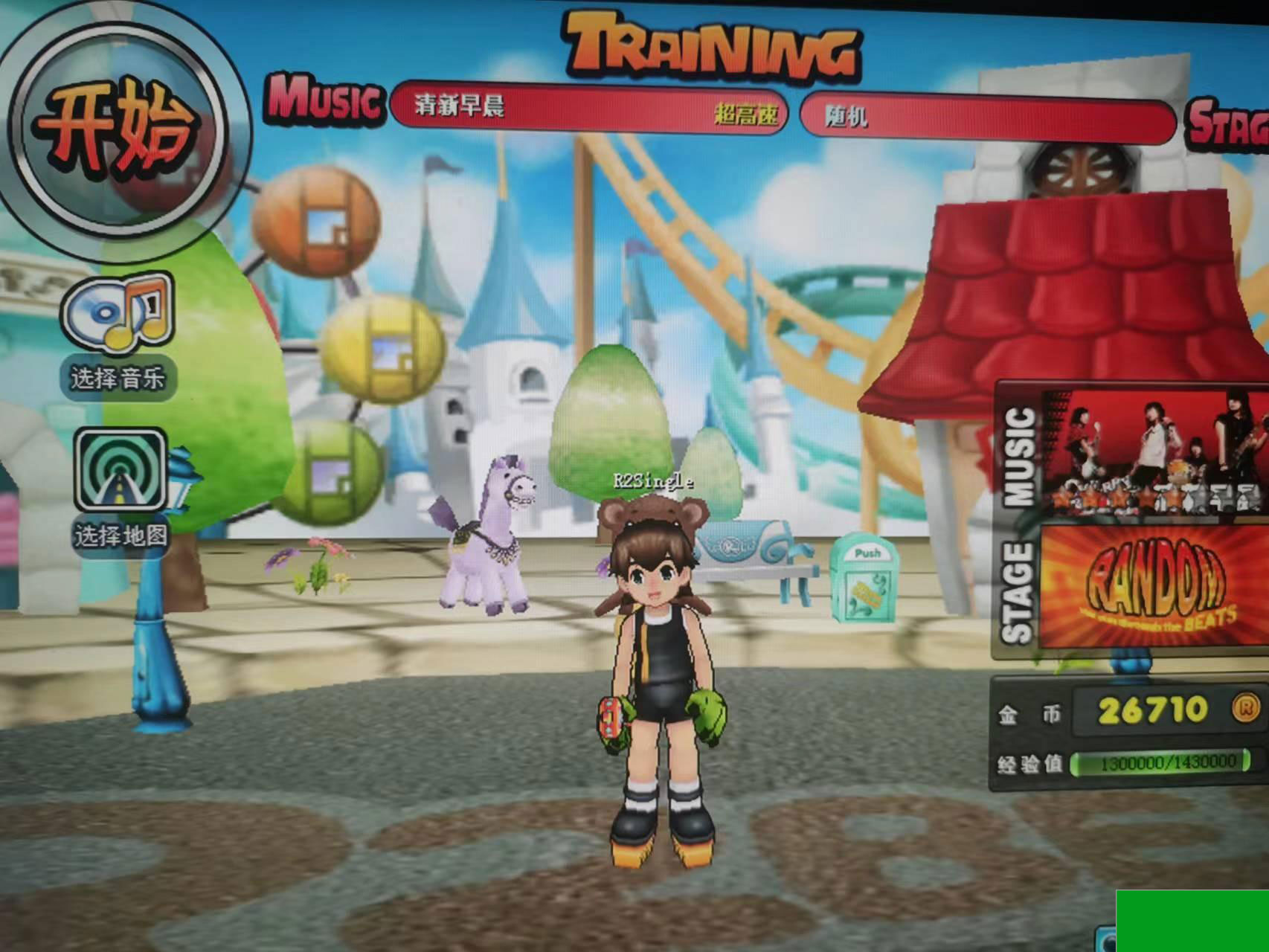Choose the music band thumbnail

pyautogui.click(x=1151, y=454)
